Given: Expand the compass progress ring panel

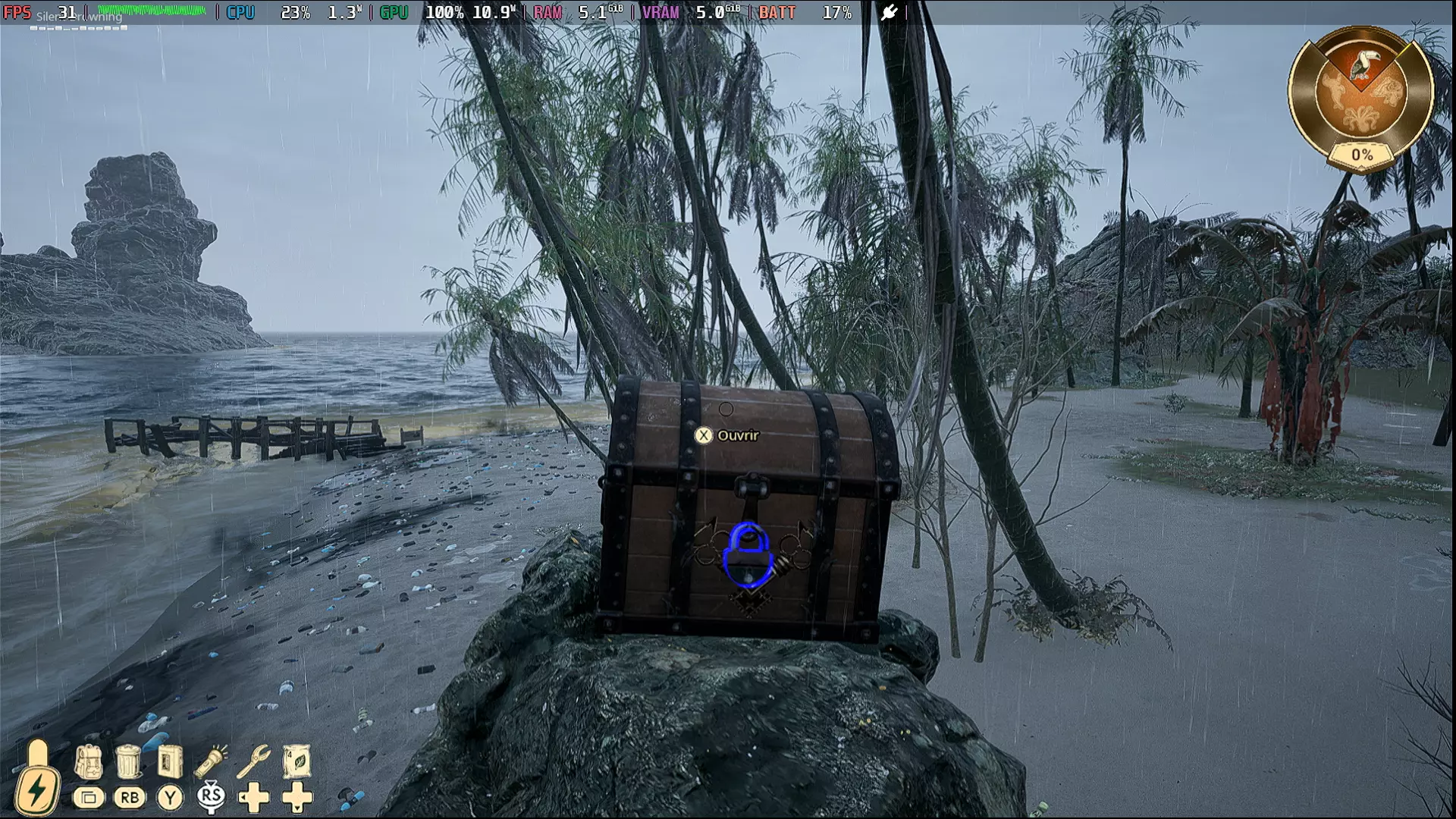Looking at the screenshot, I should click(x=1363, y=95).
